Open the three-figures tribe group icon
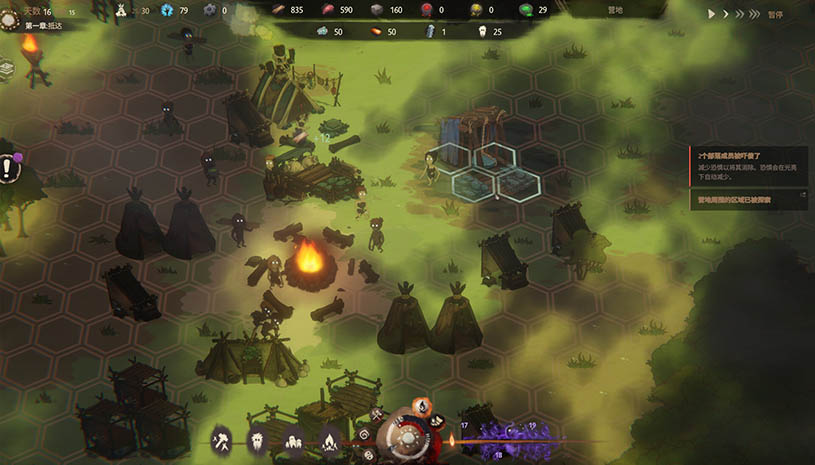 (x=294, y=439)
